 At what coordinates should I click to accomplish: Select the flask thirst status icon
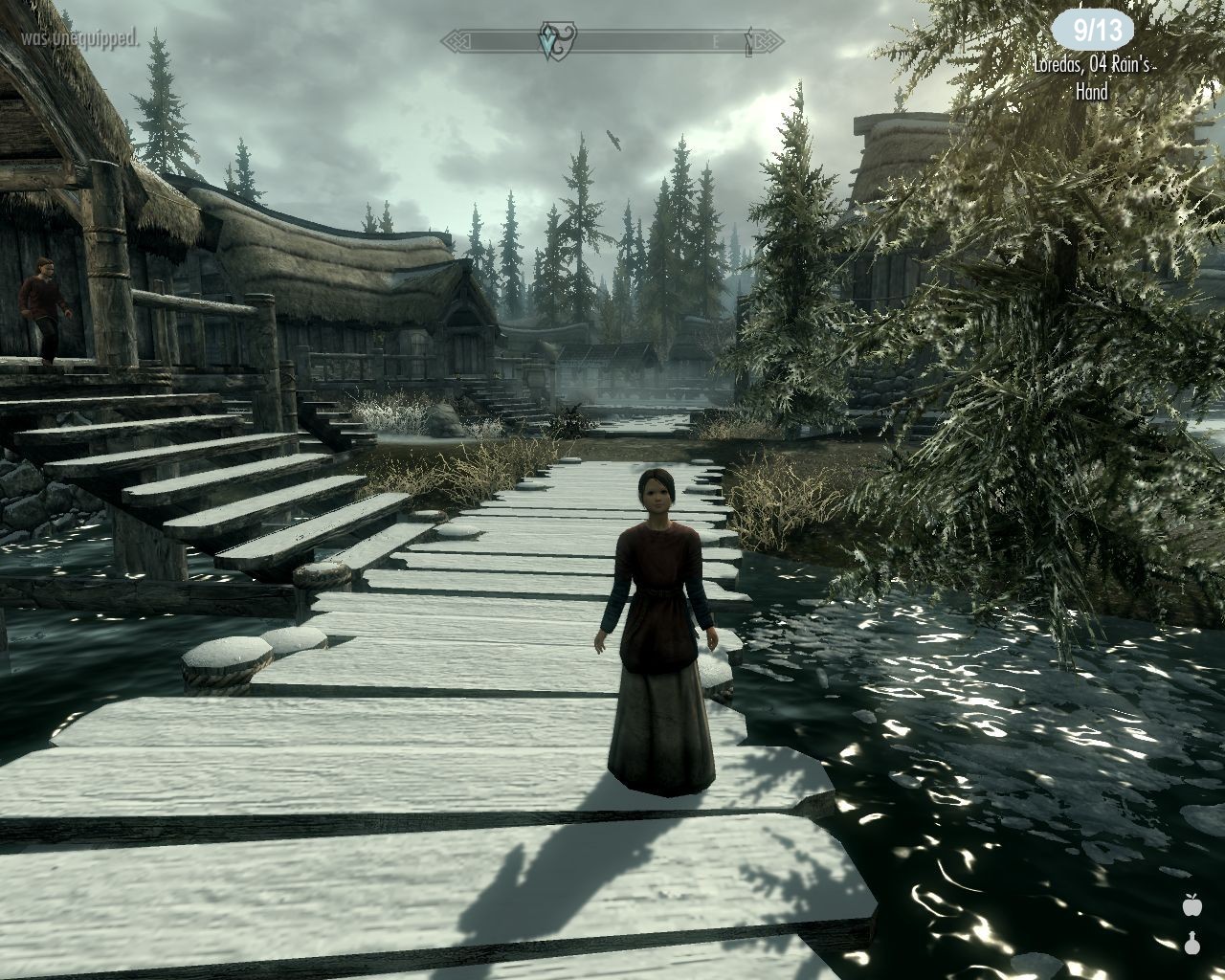pos(1192,943)
